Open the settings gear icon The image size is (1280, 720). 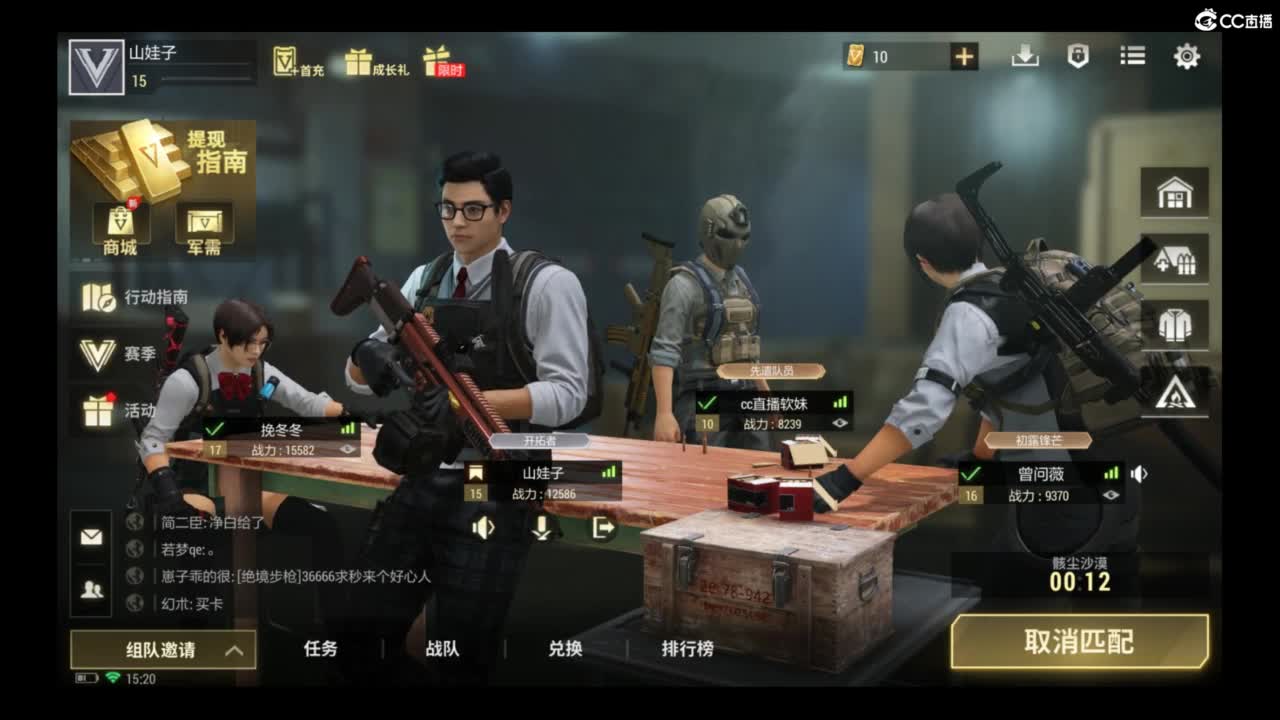(x=1186, y=57)
